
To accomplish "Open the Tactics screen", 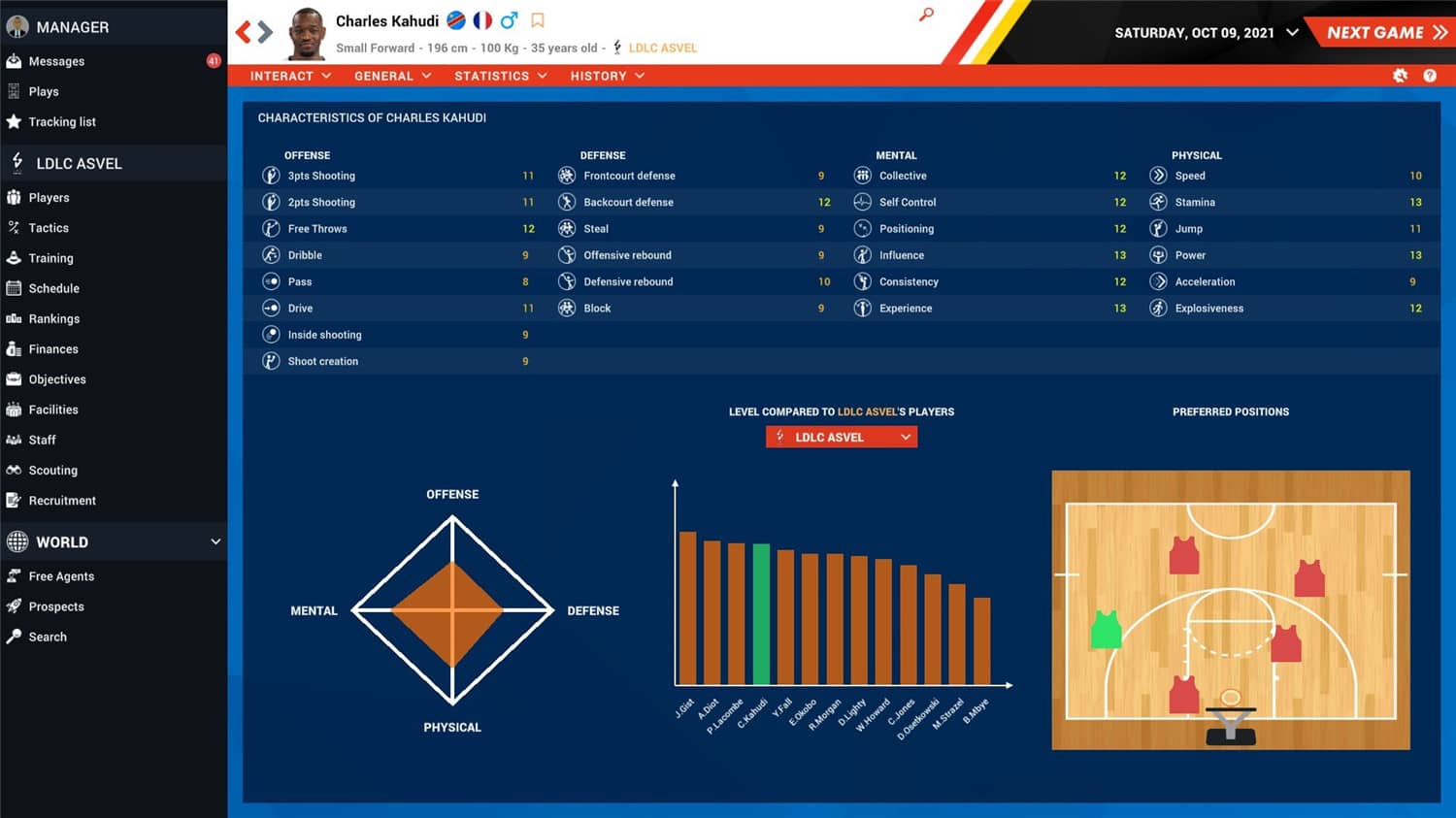I will point(49,227).
